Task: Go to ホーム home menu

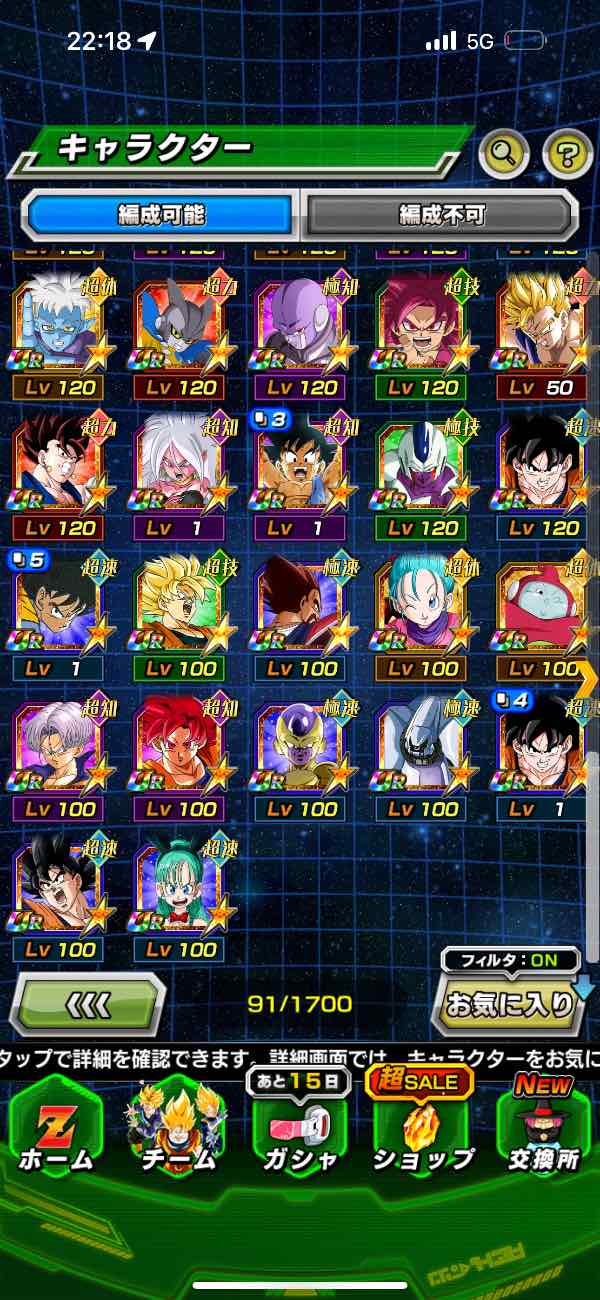Action: point(57,1125)
